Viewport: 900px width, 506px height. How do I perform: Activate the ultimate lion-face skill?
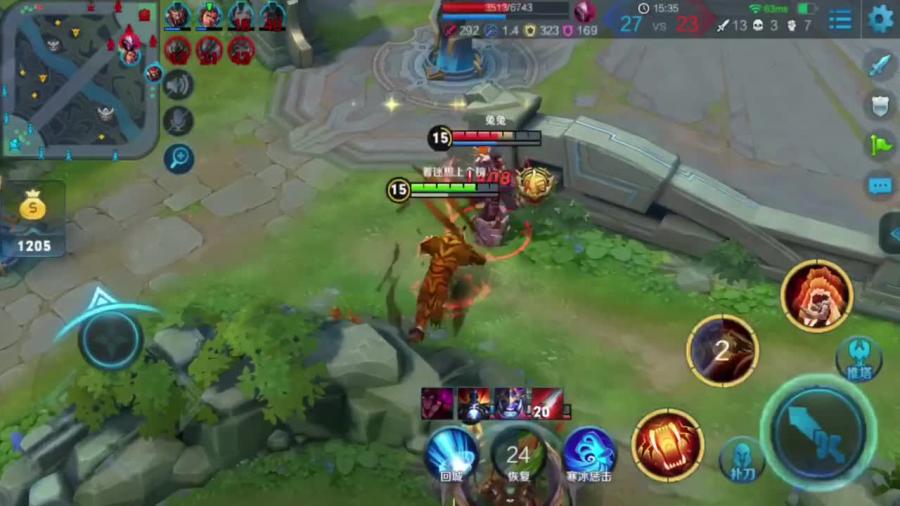point(816,296)
